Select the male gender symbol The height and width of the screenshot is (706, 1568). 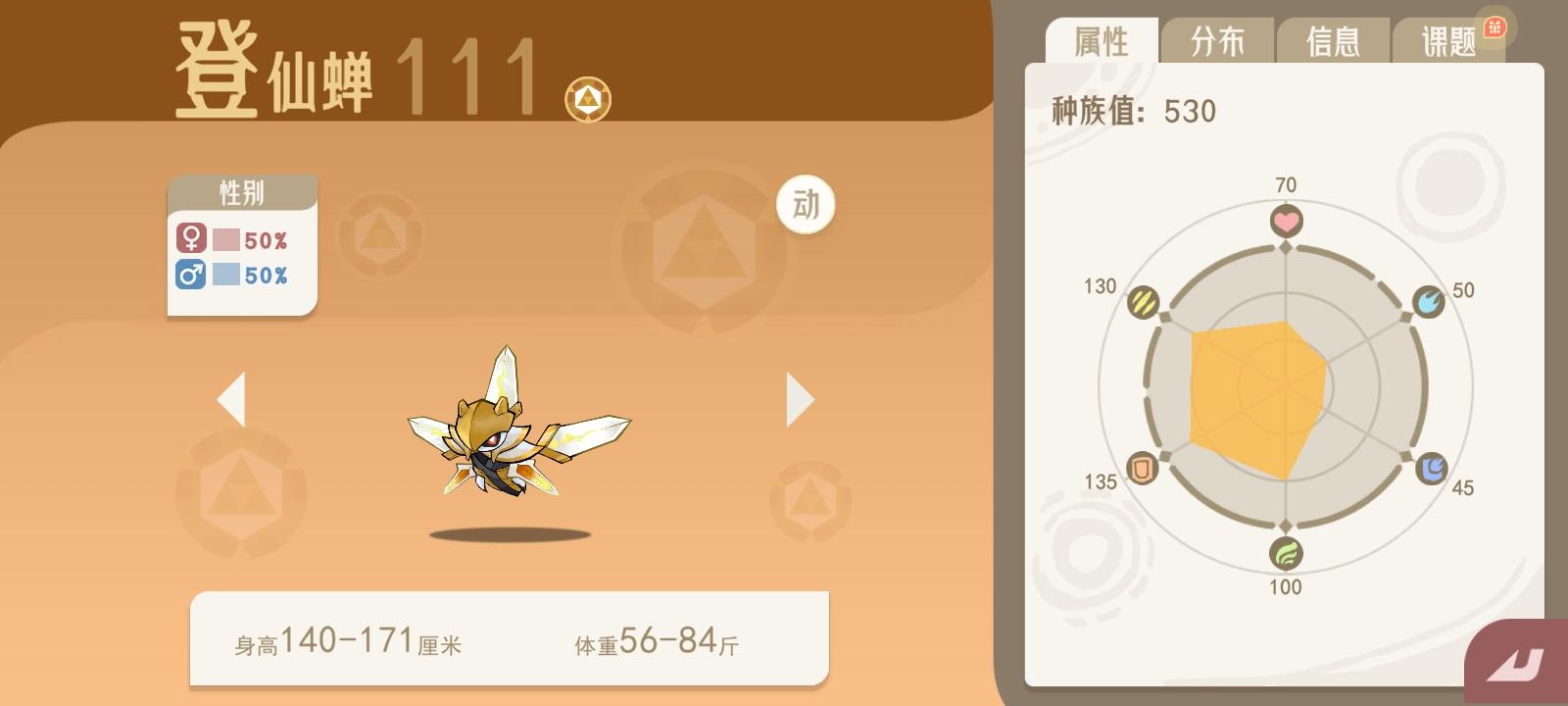[x=190, y=276]
